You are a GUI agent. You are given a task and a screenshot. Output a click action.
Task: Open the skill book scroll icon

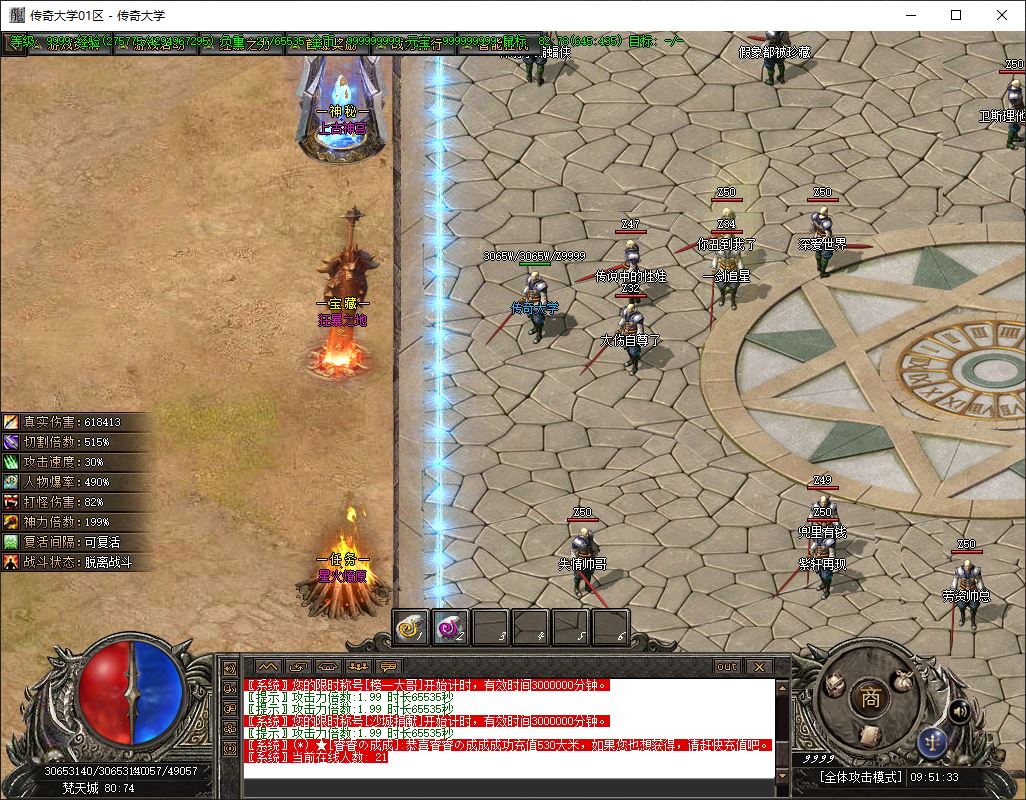[869, 735]
